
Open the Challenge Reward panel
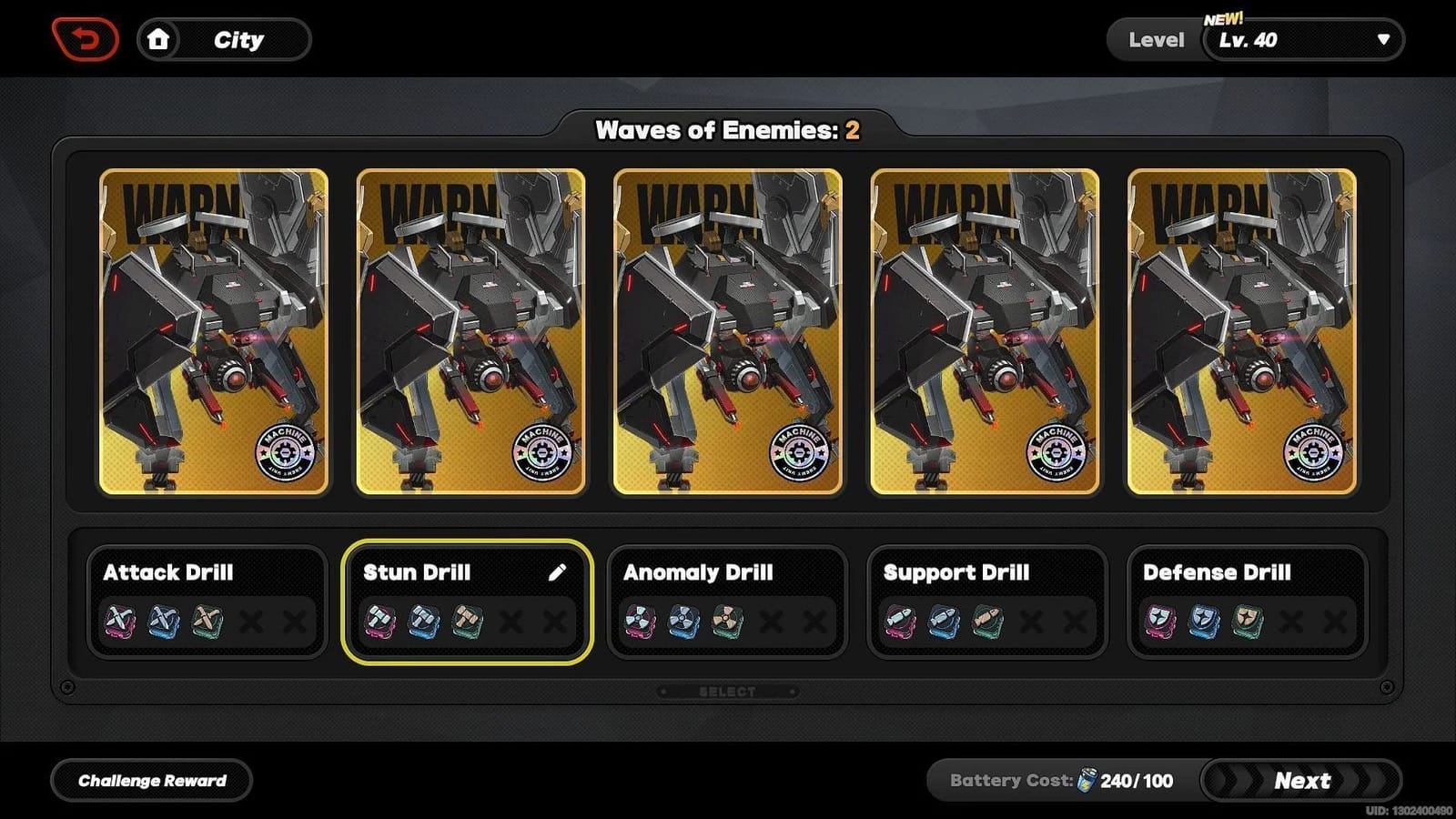tap(151, 780)
